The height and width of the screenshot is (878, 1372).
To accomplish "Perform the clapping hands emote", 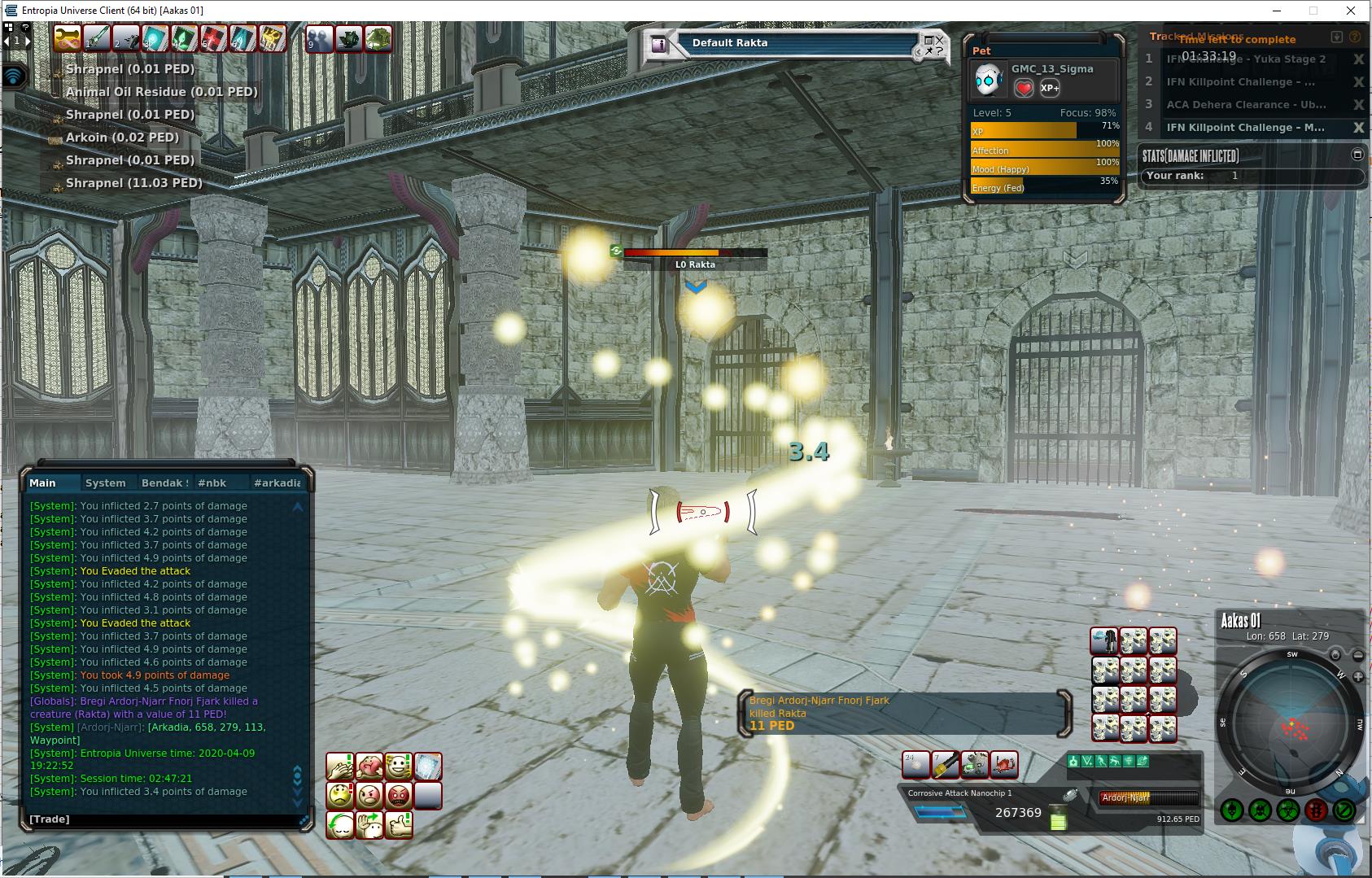I will [339, 766].
